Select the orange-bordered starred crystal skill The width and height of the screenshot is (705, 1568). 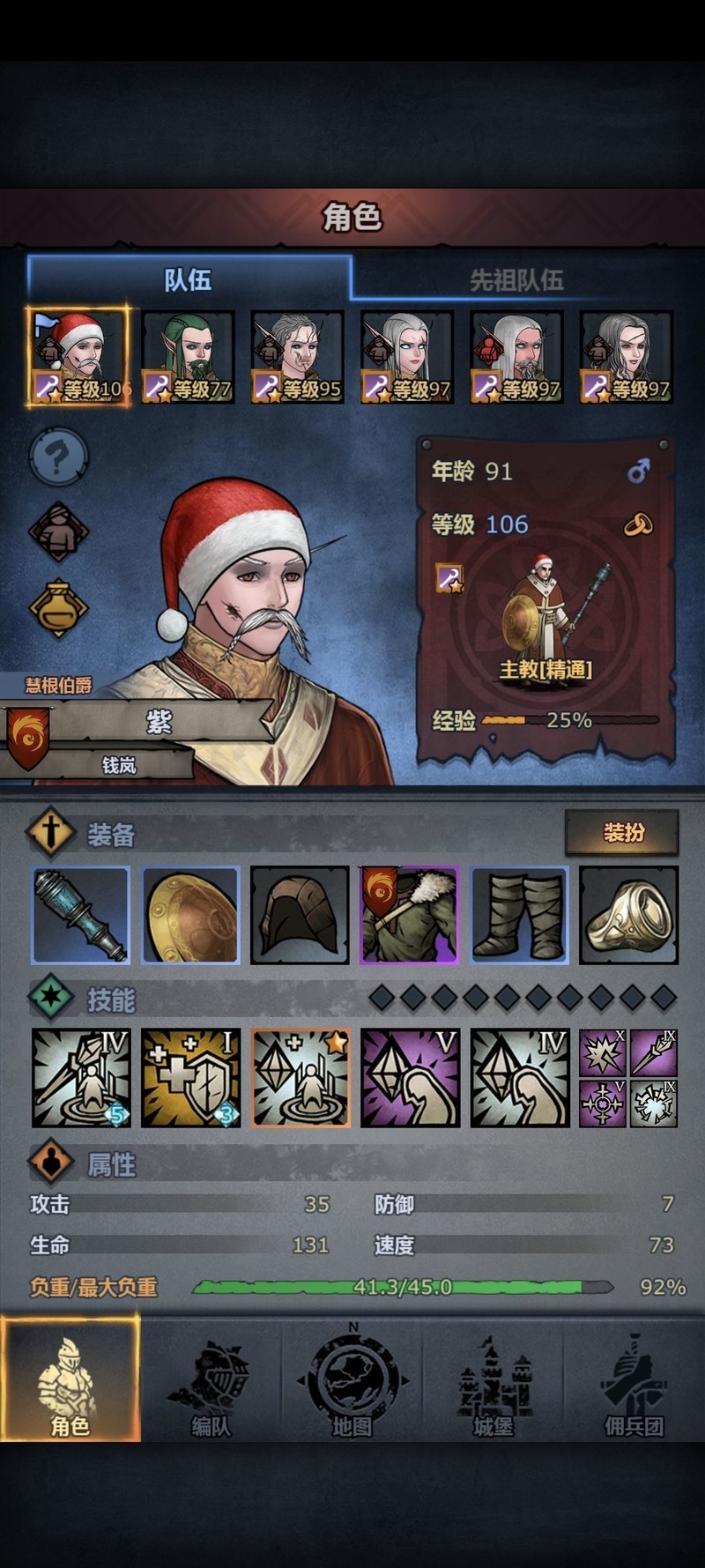click(x=300, y=1077)
